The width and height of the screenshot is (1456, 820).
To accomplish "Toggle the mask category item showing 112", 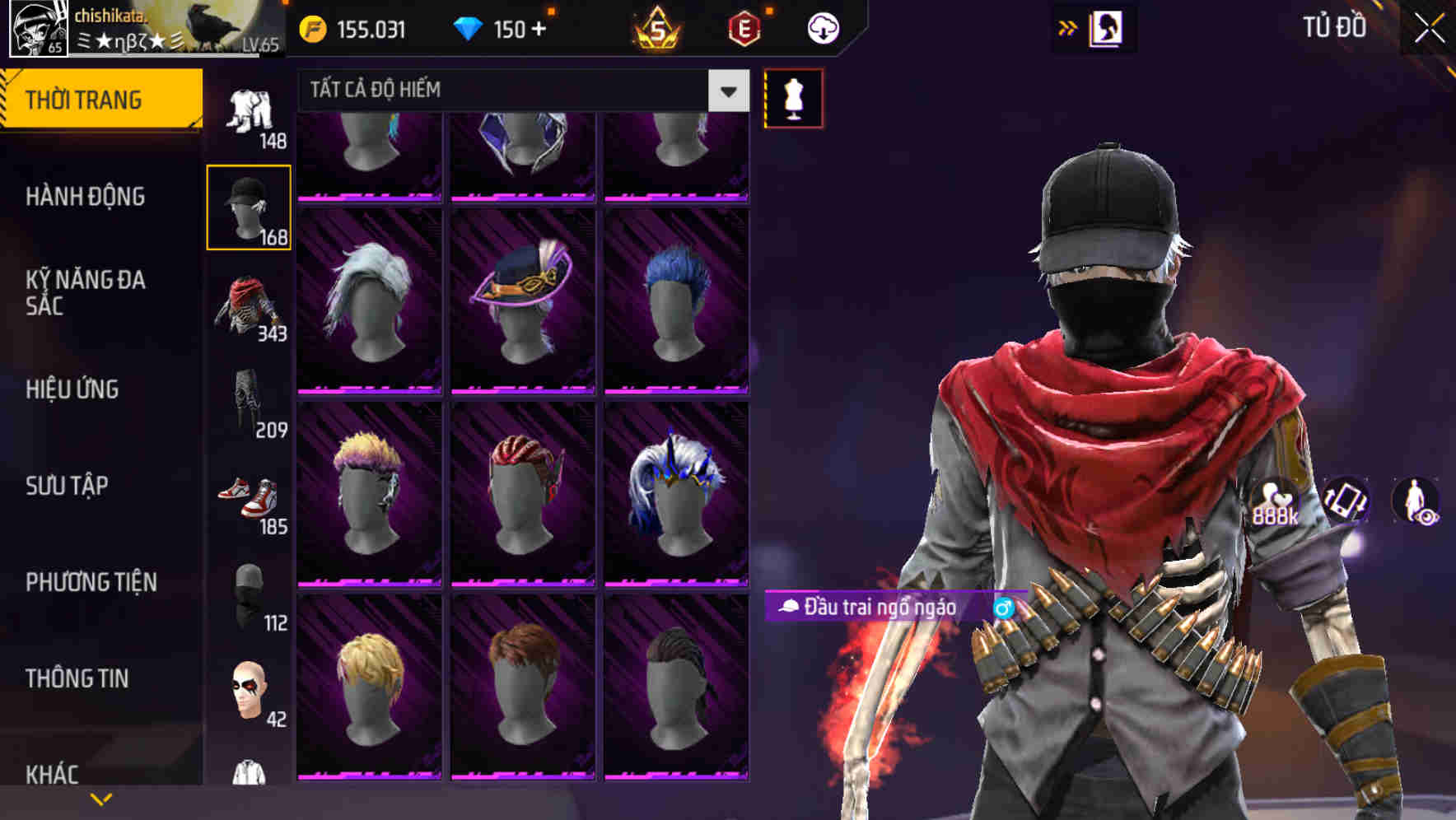I will pos(249,594).
